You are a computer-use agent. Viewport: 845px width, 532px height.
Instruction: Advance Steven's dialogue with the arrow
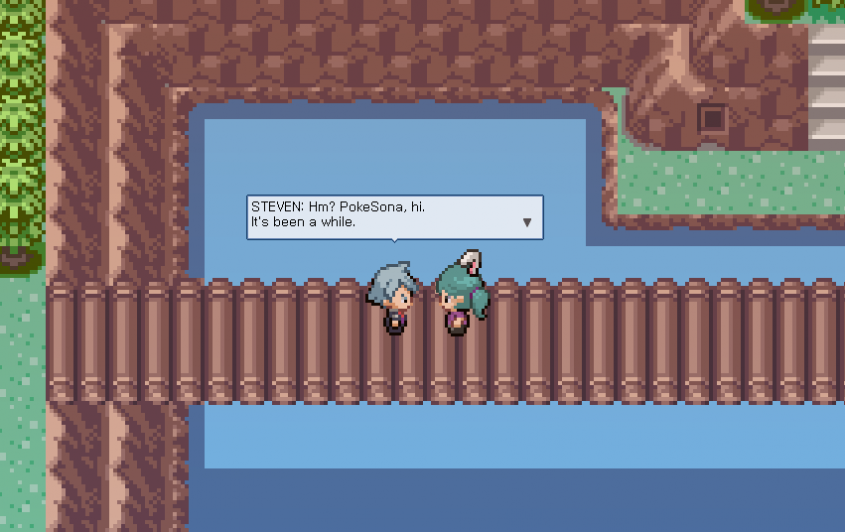tap(527, 223)
